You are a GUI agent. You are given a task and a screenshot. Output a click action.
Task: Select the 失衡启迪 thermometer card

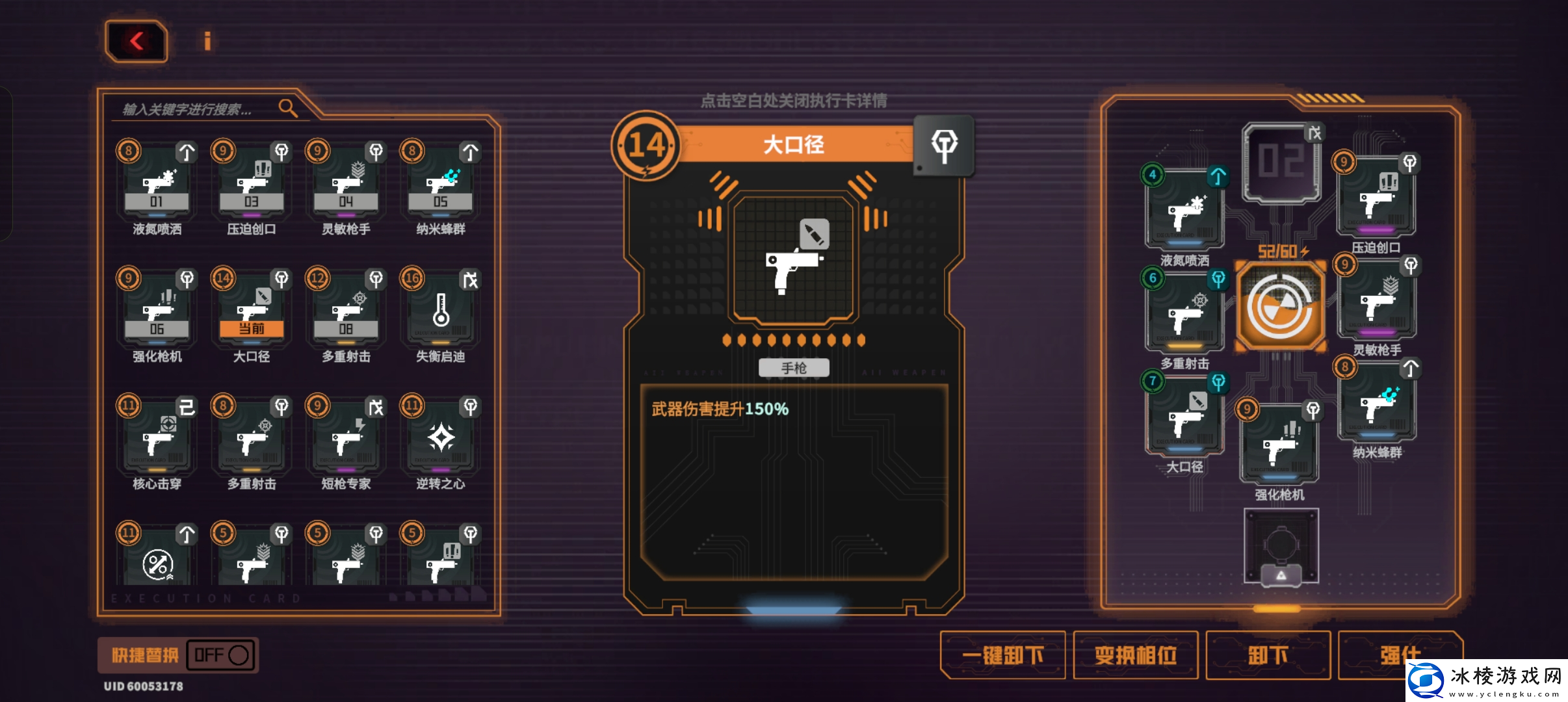(x=441, y=311)
